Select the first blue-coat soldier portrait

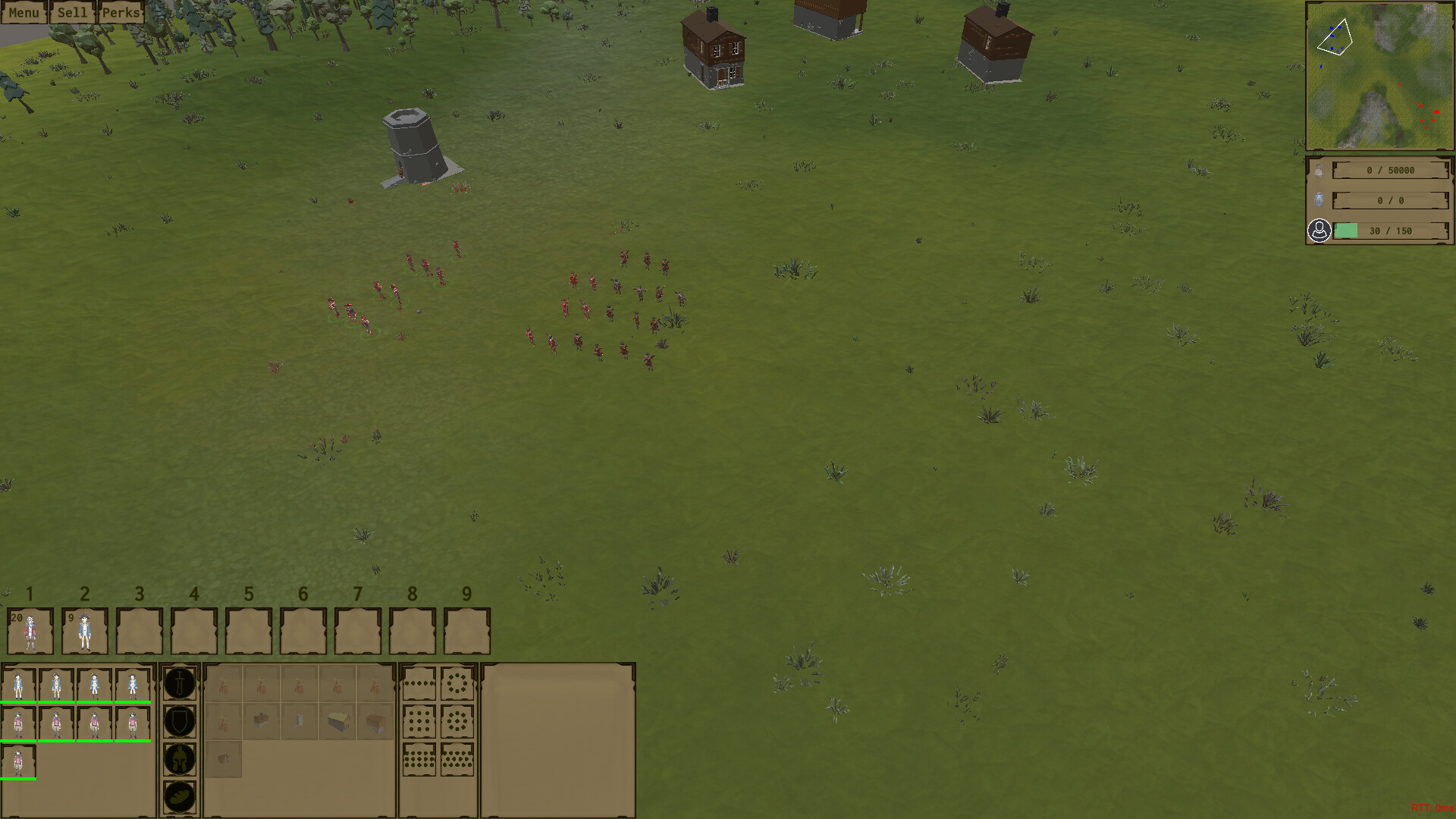pos(20,686)
